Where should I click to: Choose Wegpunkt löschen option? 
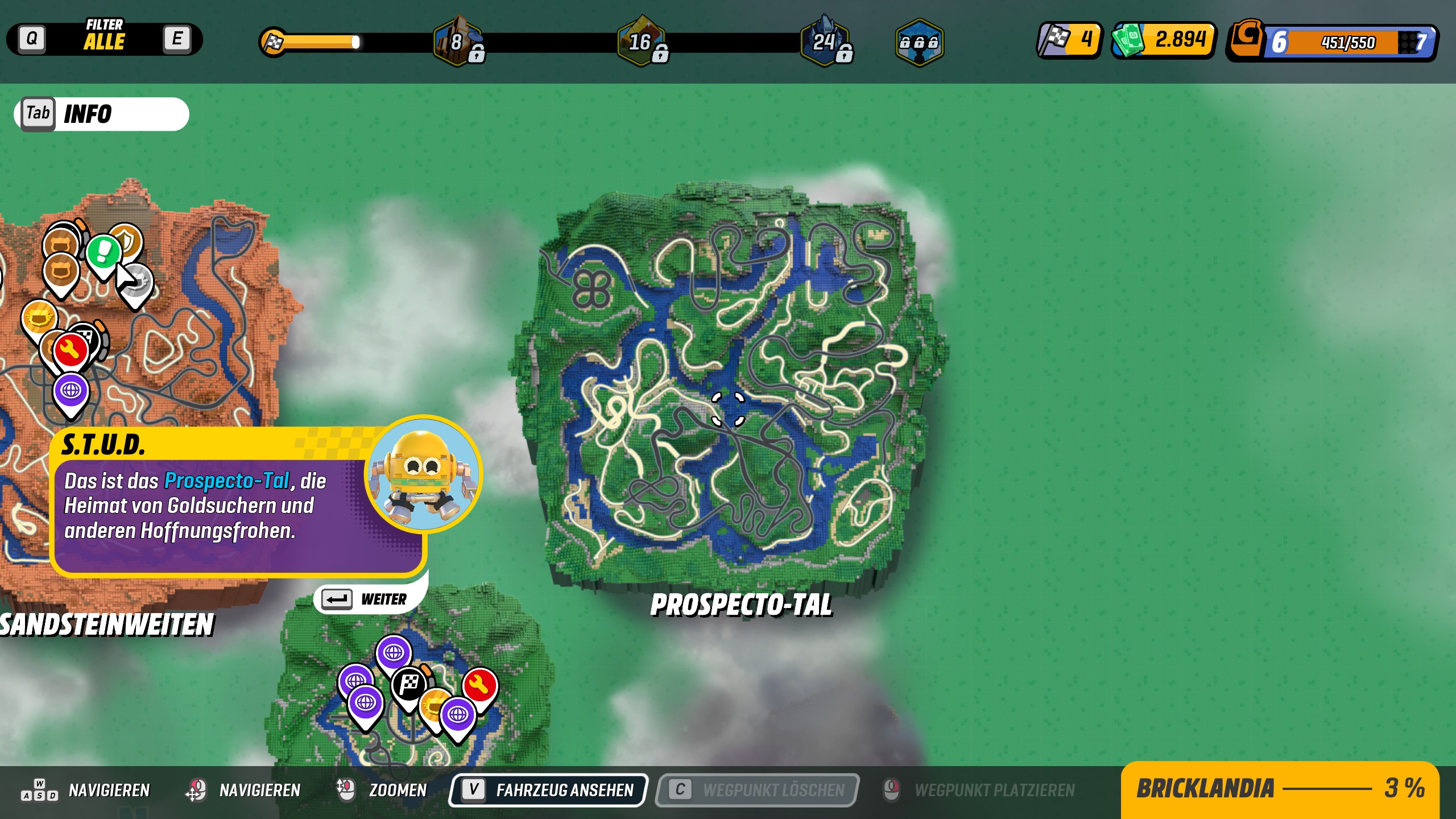757,790
